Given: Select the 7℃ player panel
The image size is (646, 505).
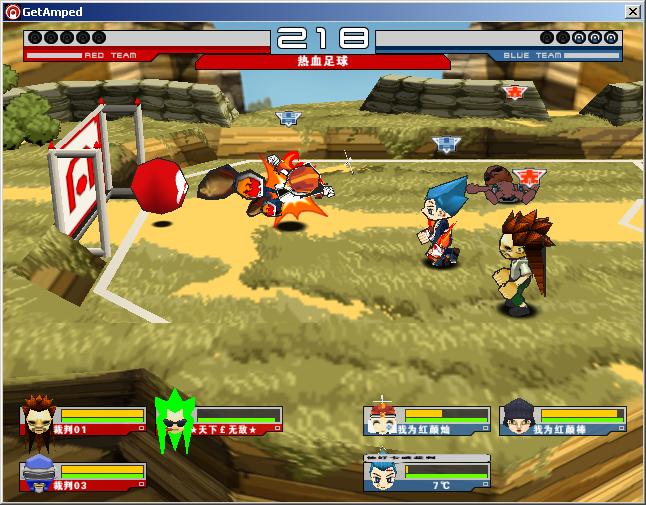Looking at the screenshot, I should coord(427,476).
